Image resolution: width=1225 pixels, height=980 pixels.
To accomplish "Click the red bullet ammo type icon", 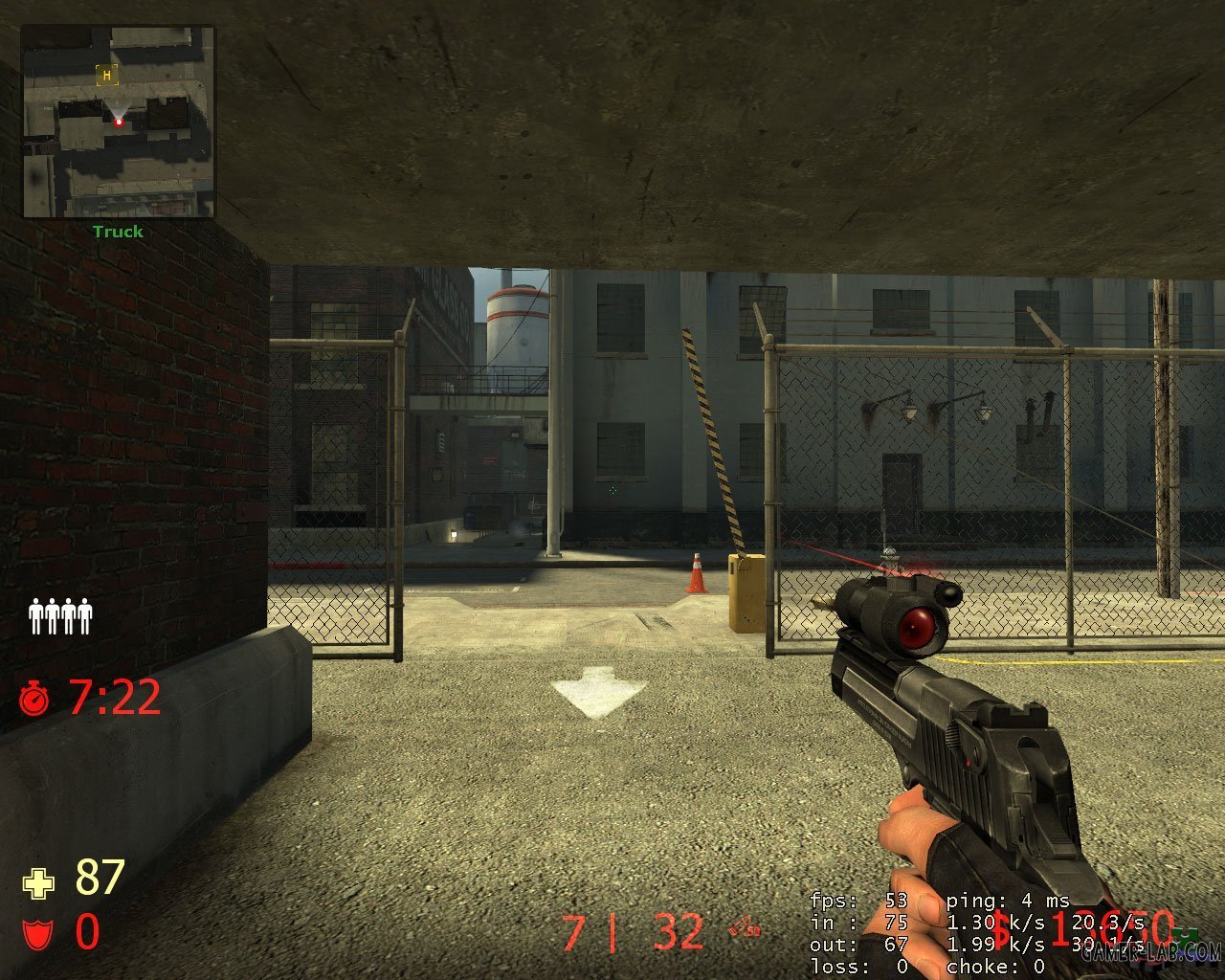I will [x=744, y=925].
